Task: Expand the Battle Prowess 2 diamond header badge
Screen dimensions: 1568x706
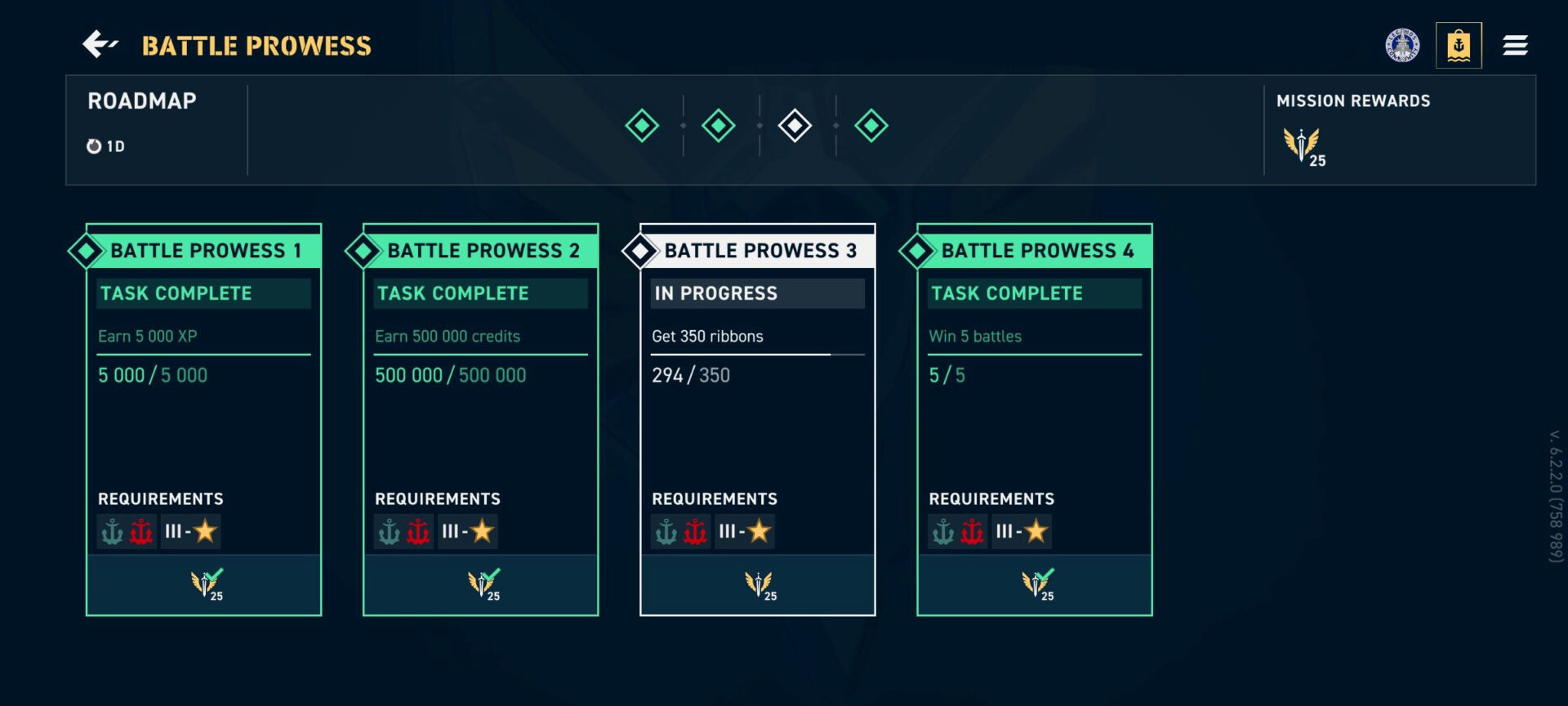Action: coord(363,251)
